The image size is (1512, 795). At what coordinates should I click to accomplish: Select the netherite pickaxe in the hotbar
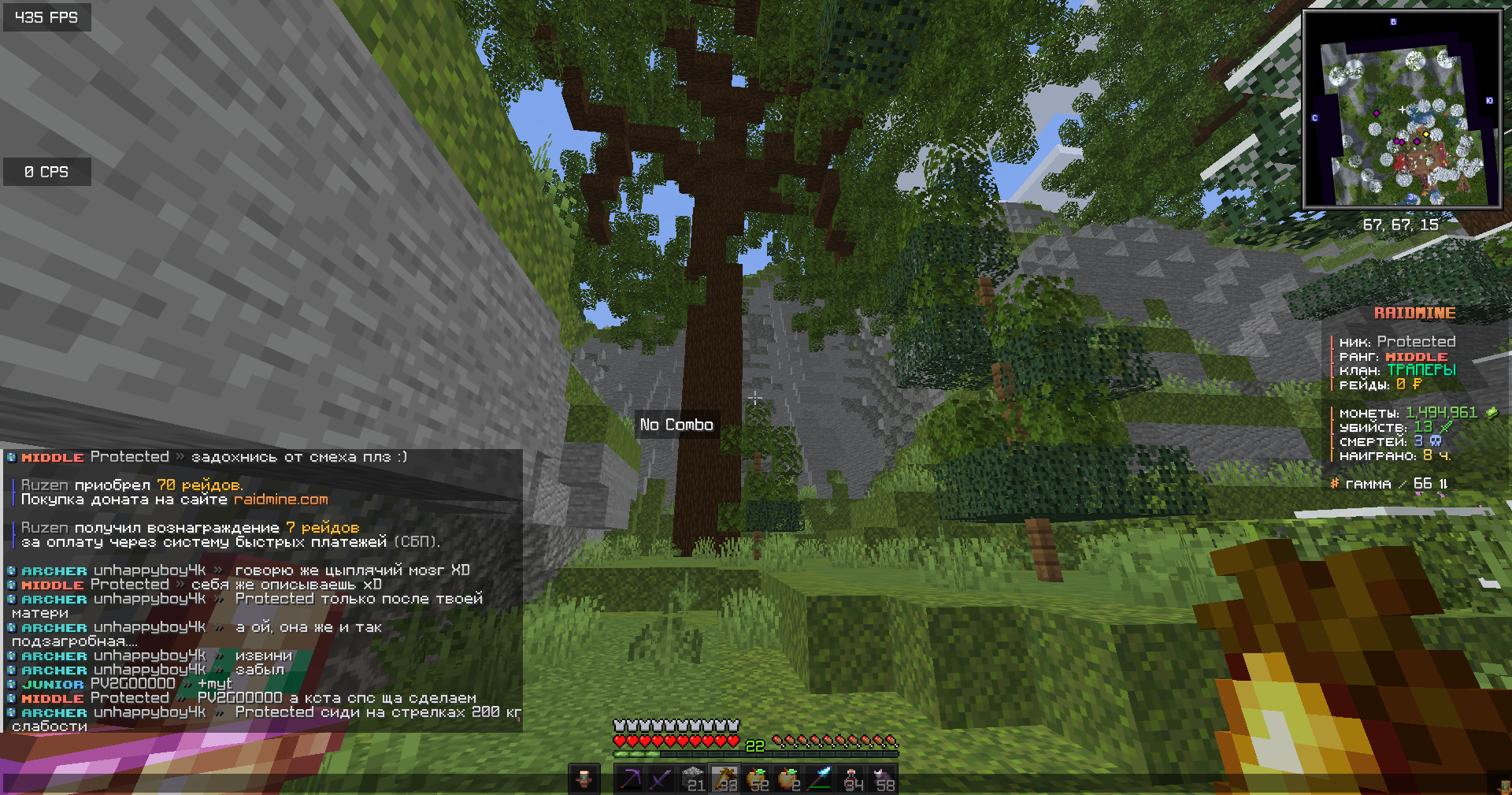pos(630,780)
